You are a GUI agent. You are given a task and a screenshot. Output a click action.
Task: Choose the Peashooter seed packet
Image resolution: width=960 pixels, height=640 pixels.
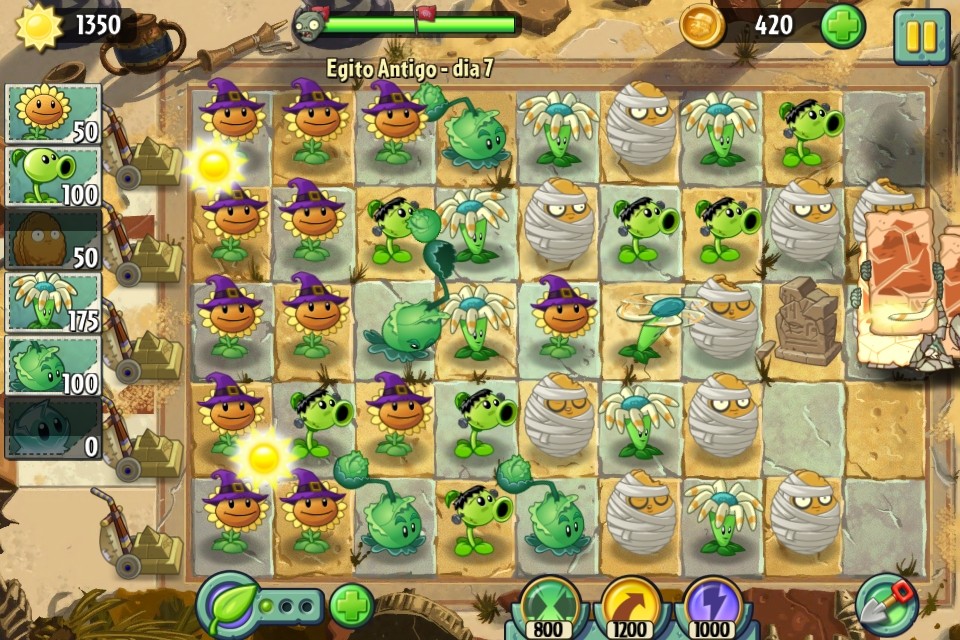click(x=54, y=177)
